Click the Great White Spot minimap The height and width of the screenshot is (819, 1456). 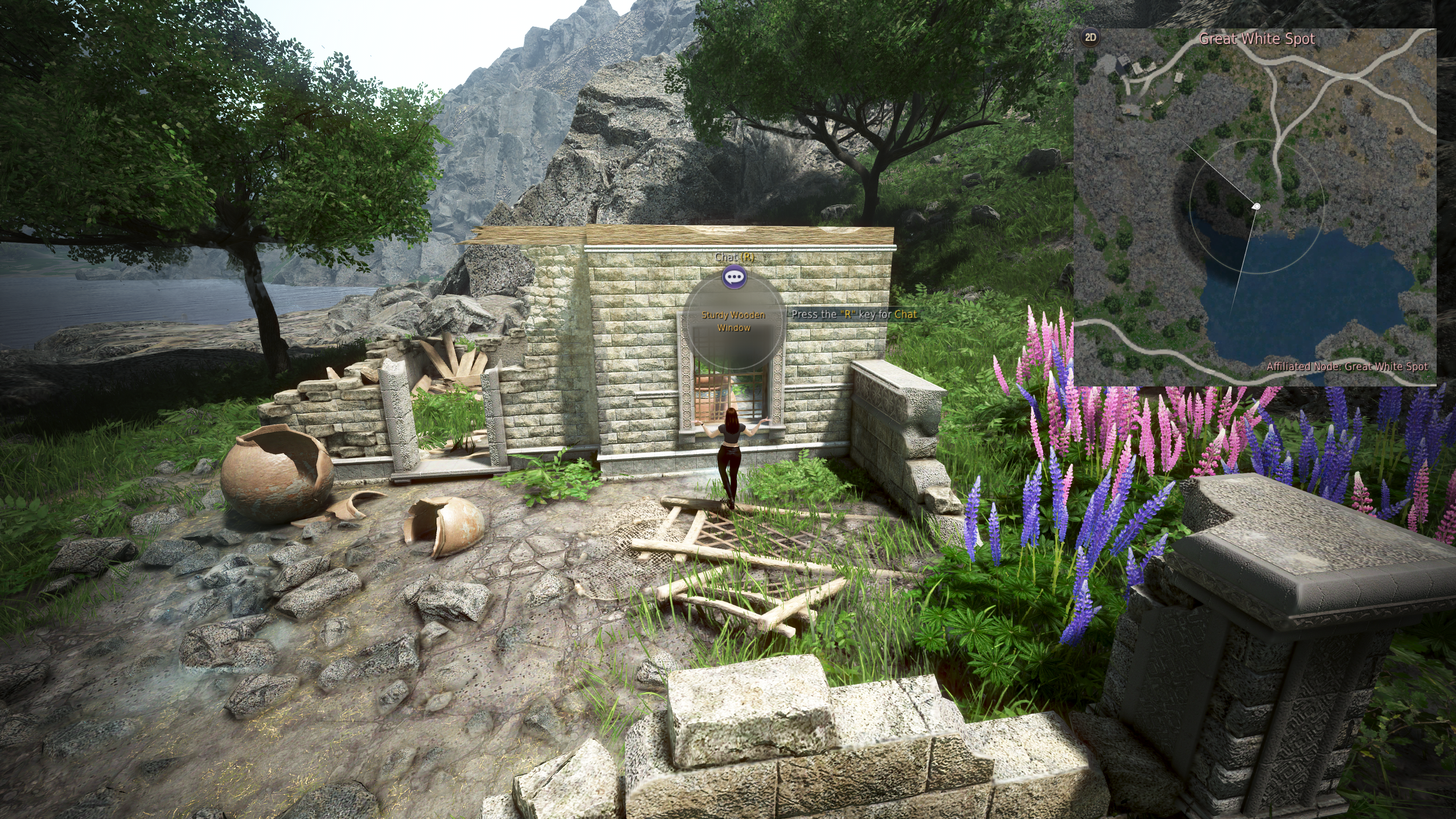[1255, 208]
